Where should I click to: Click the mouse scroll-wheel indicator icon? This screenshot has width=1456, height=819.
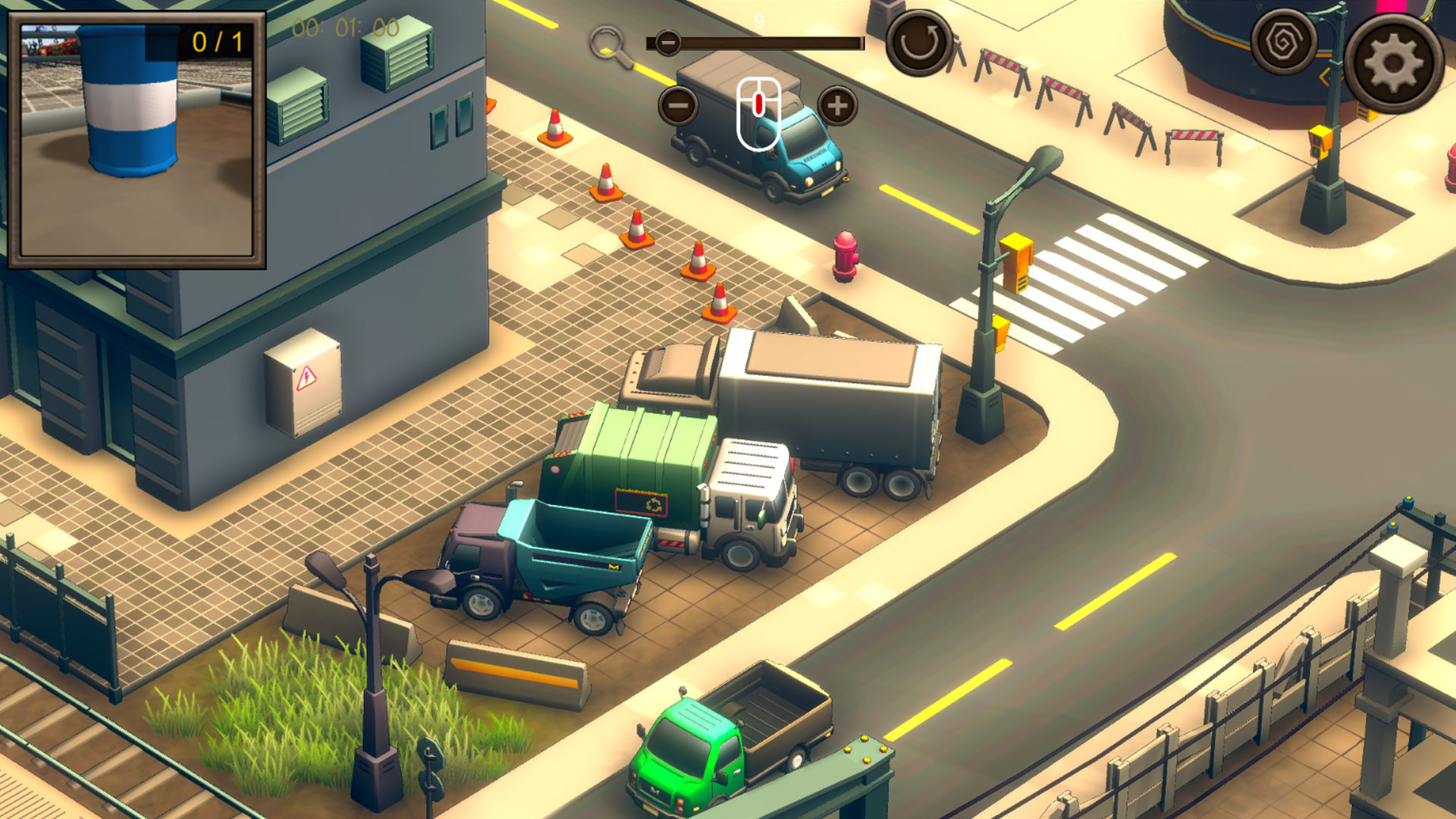pos(757,114)
